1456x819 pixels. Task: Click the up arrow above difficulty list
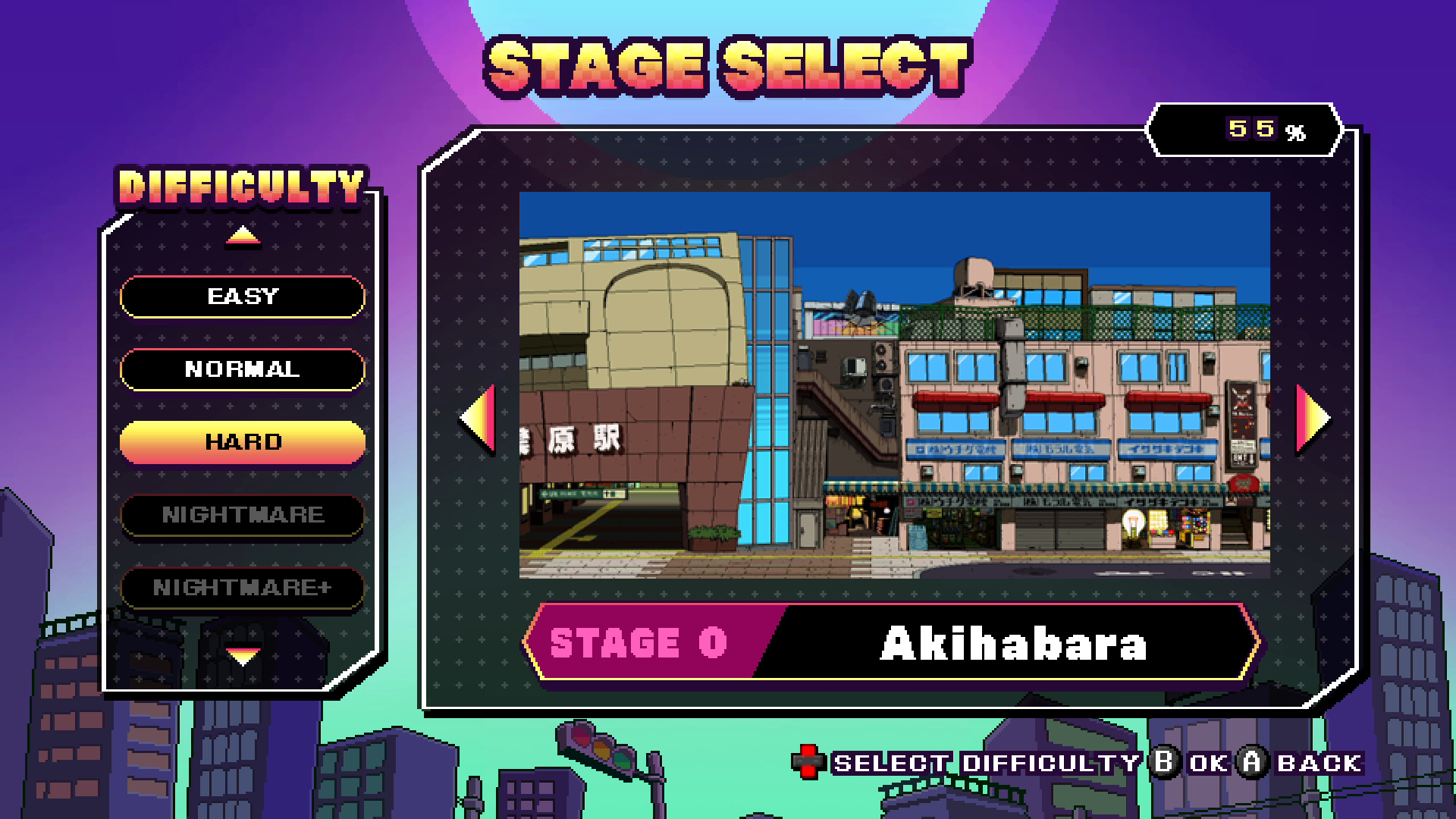243,237
